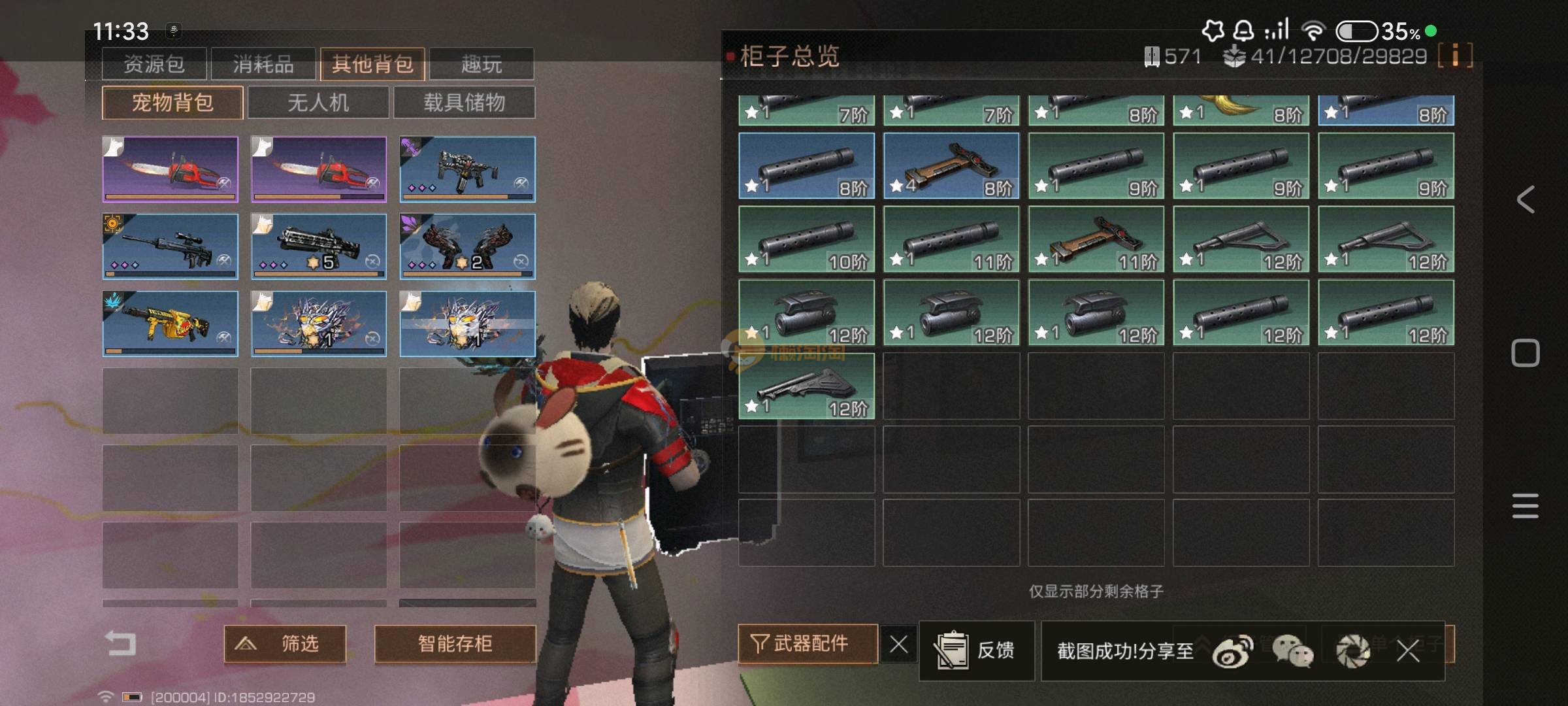Switch to the 资源包 tab
Viewport: 1568px width, 706px height.
tap(154, 64)
